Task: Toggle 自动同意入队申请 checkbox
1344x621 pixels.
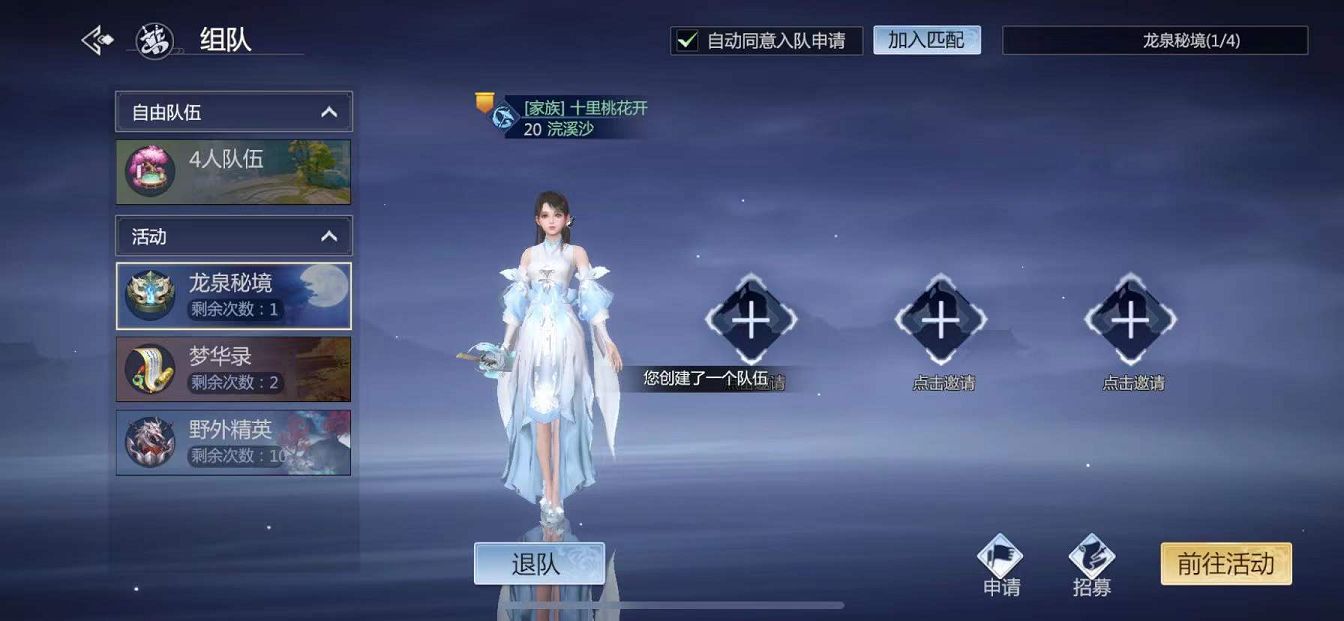Action: pos(688,41)
